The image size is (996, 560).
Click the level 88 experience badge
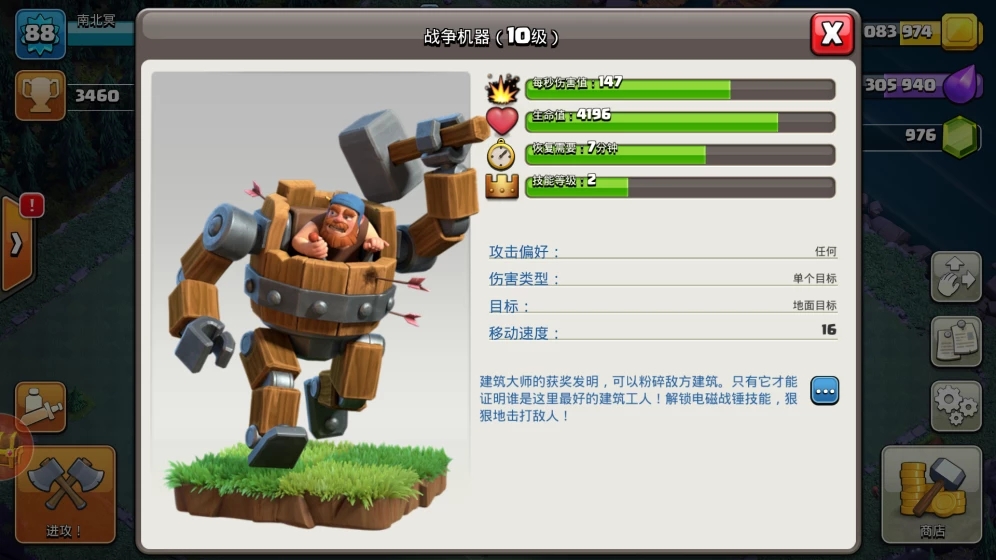pos(40,34)
